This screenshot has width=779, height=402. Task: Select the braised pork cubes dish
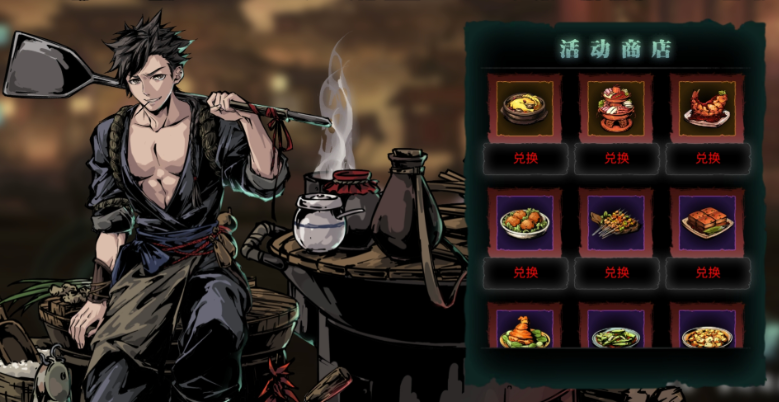706,222
